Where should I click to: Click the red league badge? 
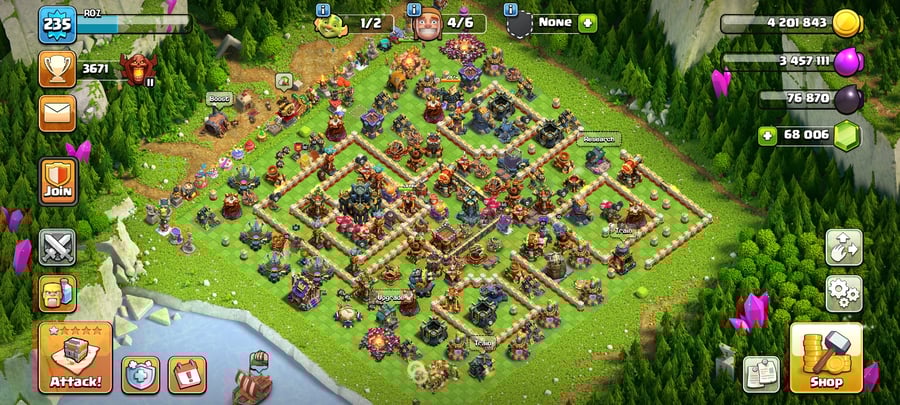click(x=134, y=68)
